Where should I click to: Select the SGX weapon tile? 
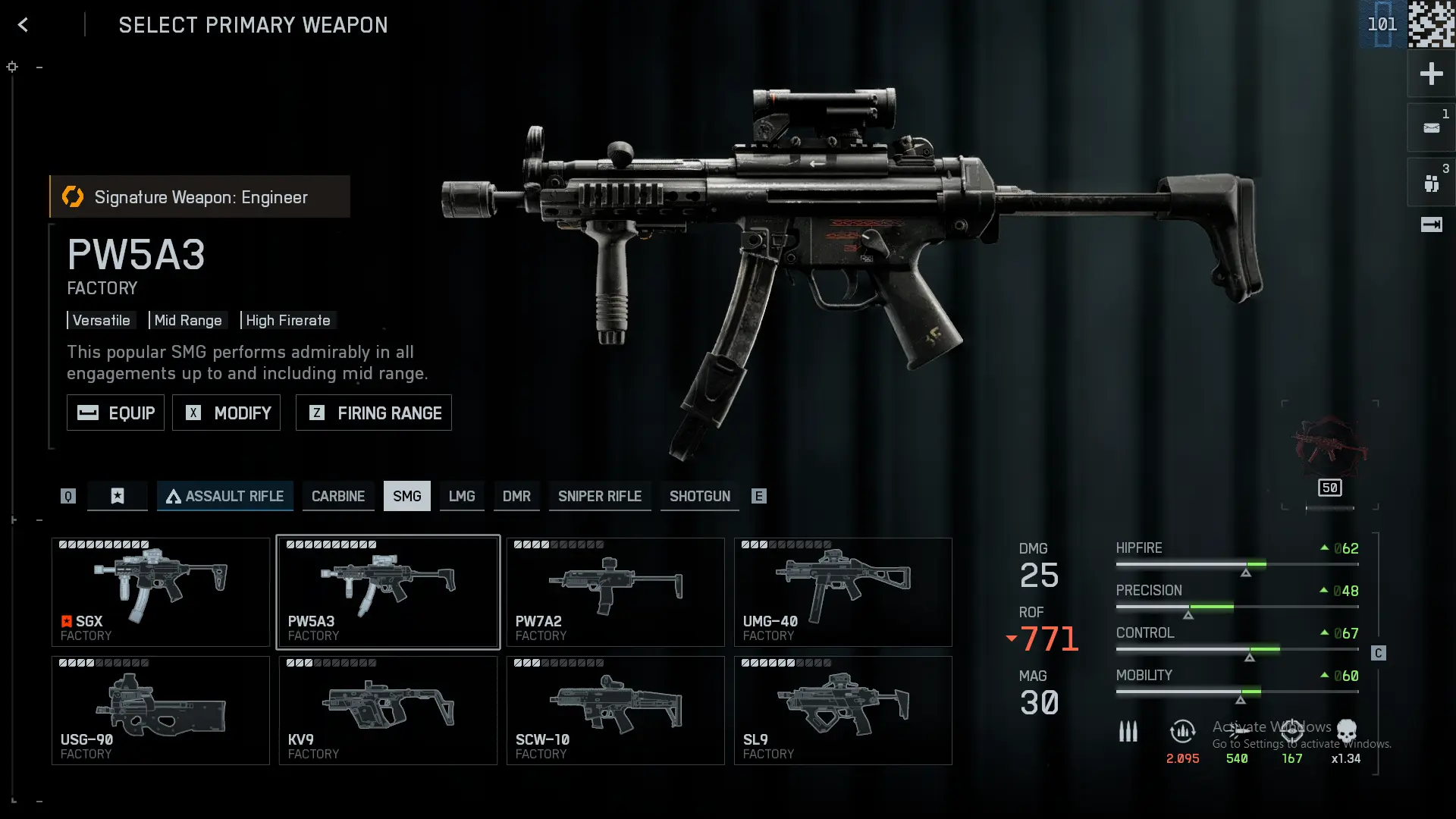(x=161, y=592)
